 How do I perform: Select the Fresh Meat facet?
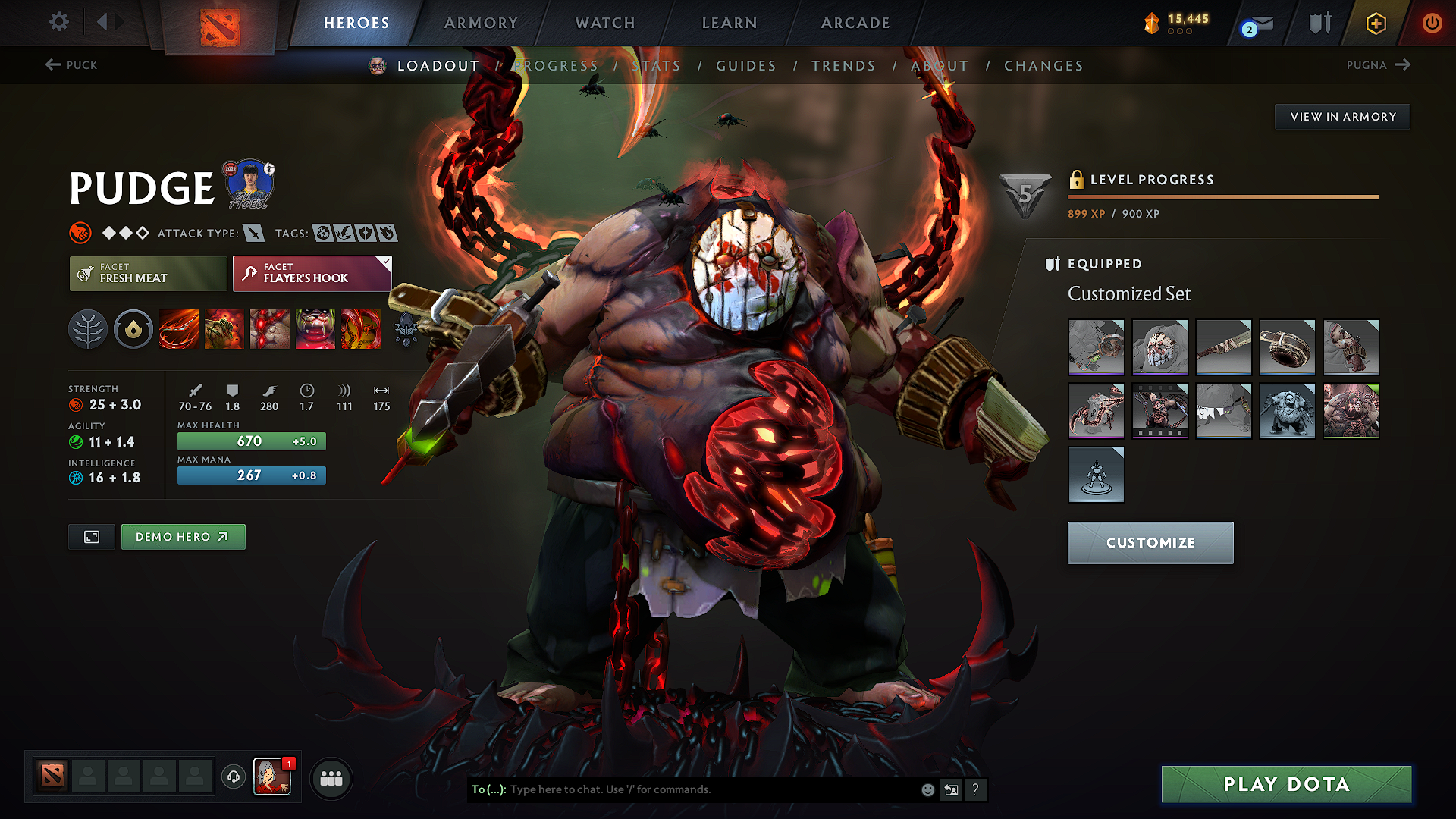click(x=148, y=274)
